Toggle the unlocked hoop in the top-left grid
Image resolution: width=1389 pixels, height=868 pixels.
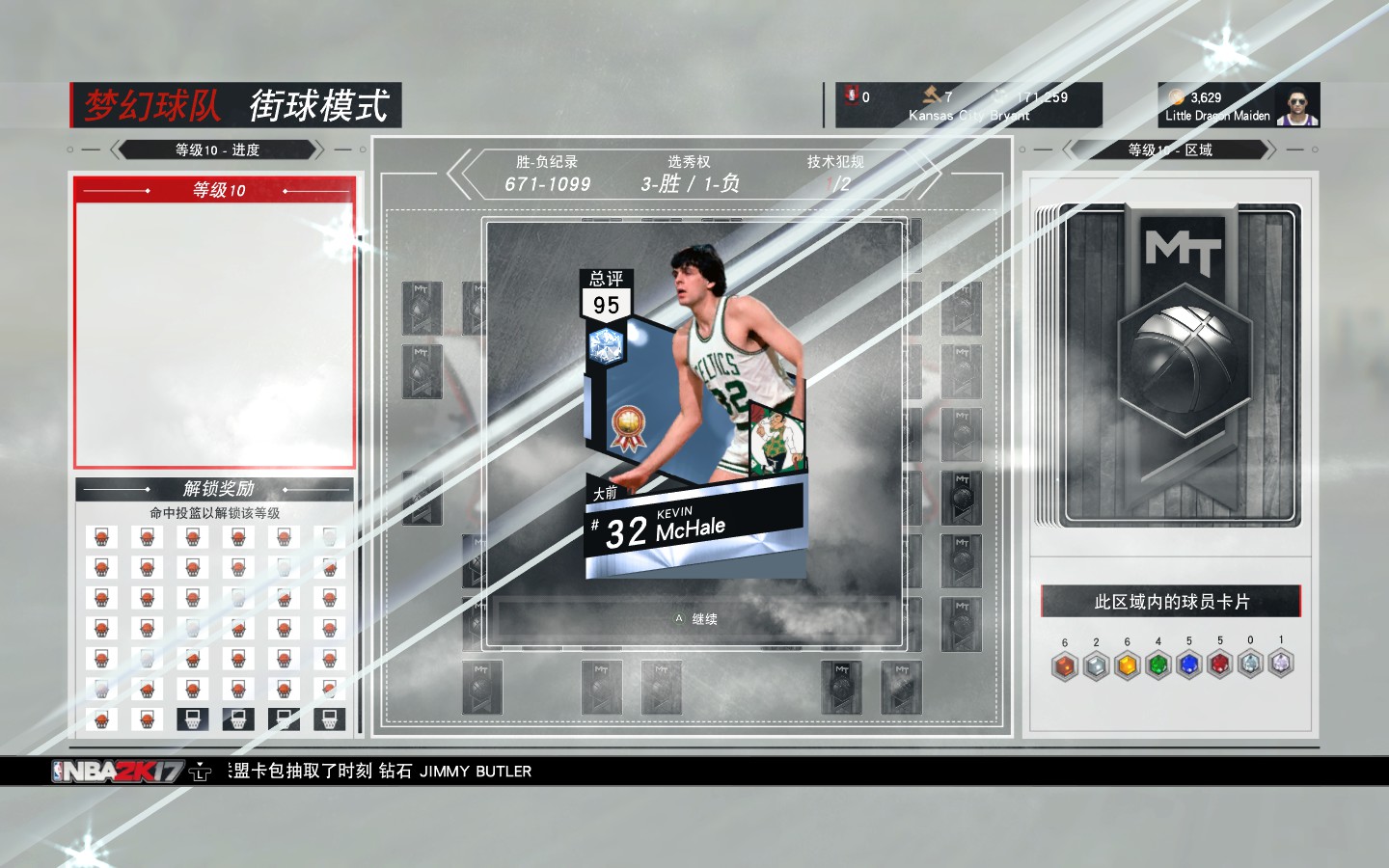coord(101,535)
